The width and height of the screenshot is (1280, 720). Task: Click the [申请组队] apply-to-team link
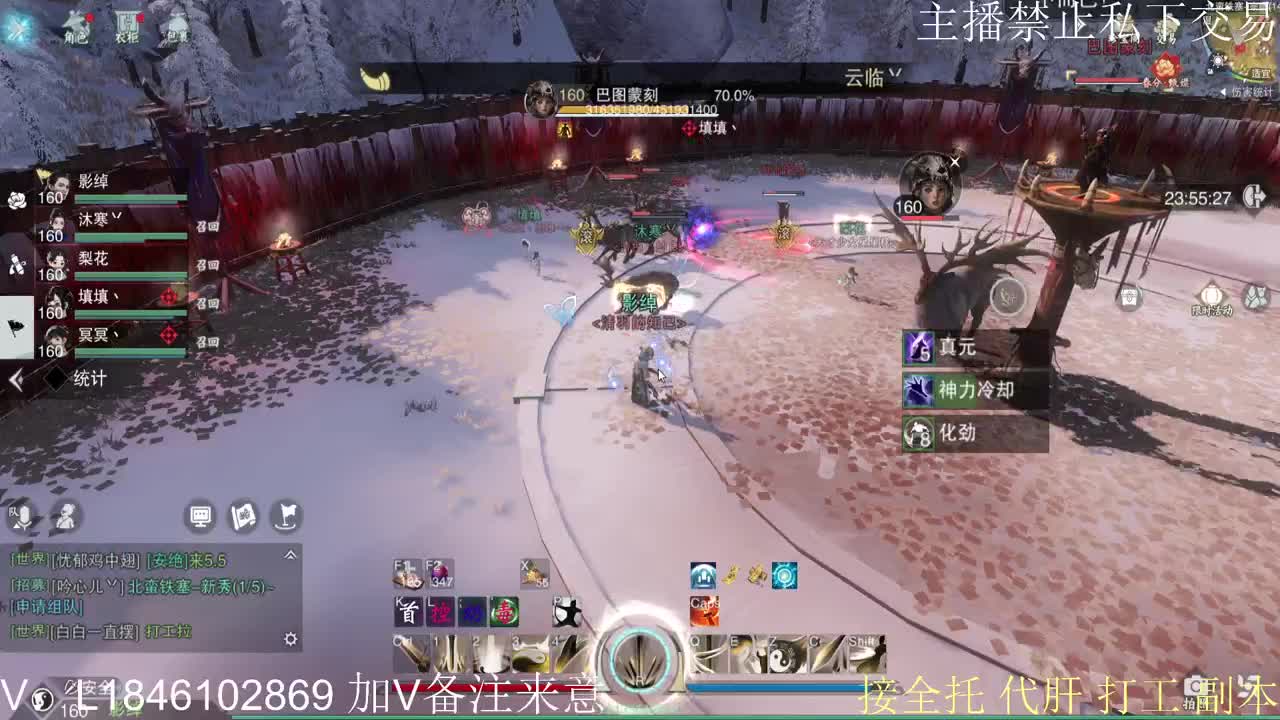[46, 606]
